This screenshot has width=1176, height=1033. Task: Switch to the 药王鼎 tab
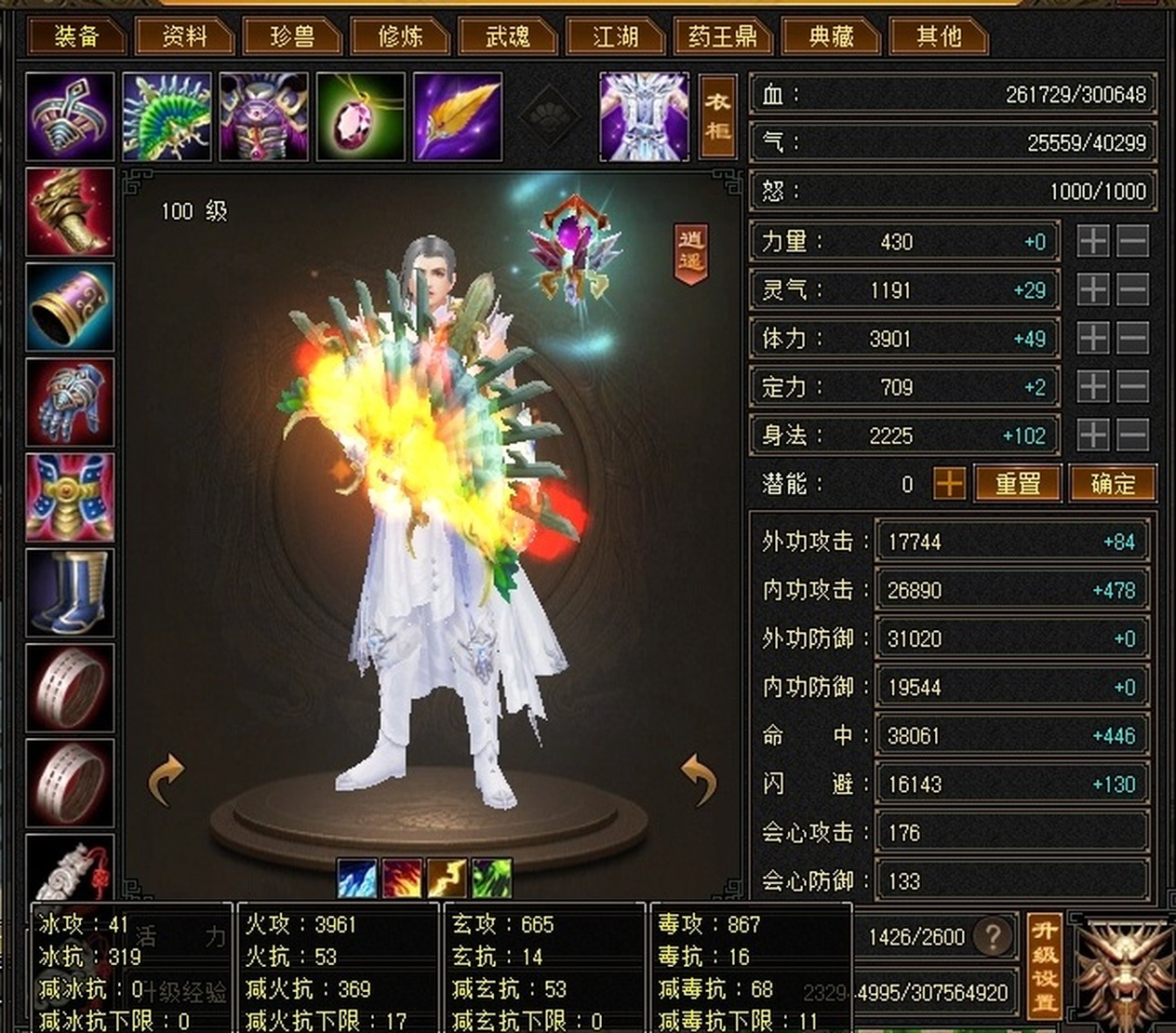click(x=723, y=36)
